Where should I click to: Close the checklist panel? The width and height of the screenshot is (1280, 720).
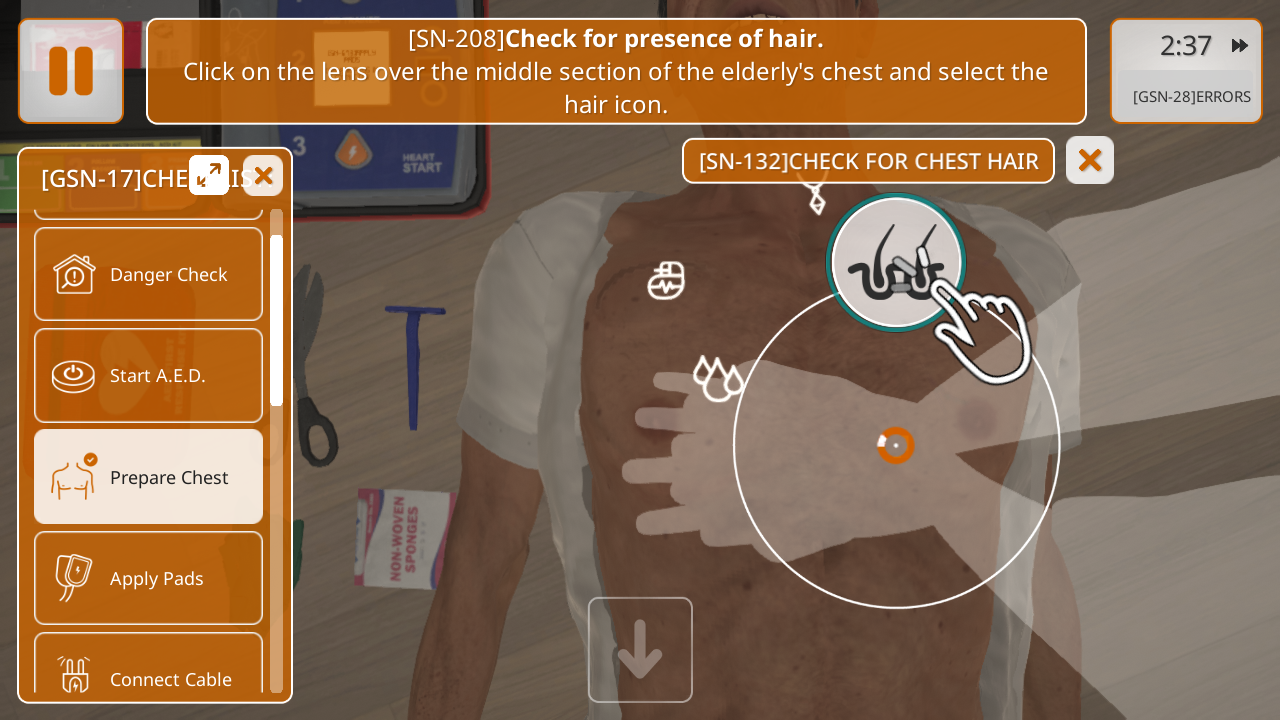[x=263, y=175]
